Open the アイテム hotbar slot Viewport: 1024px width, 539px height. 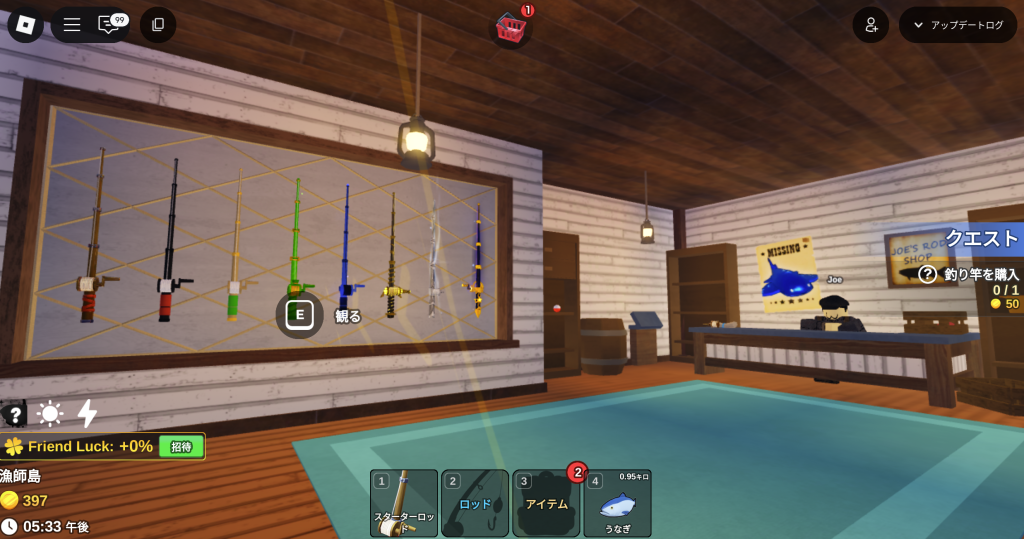[546, 503]
